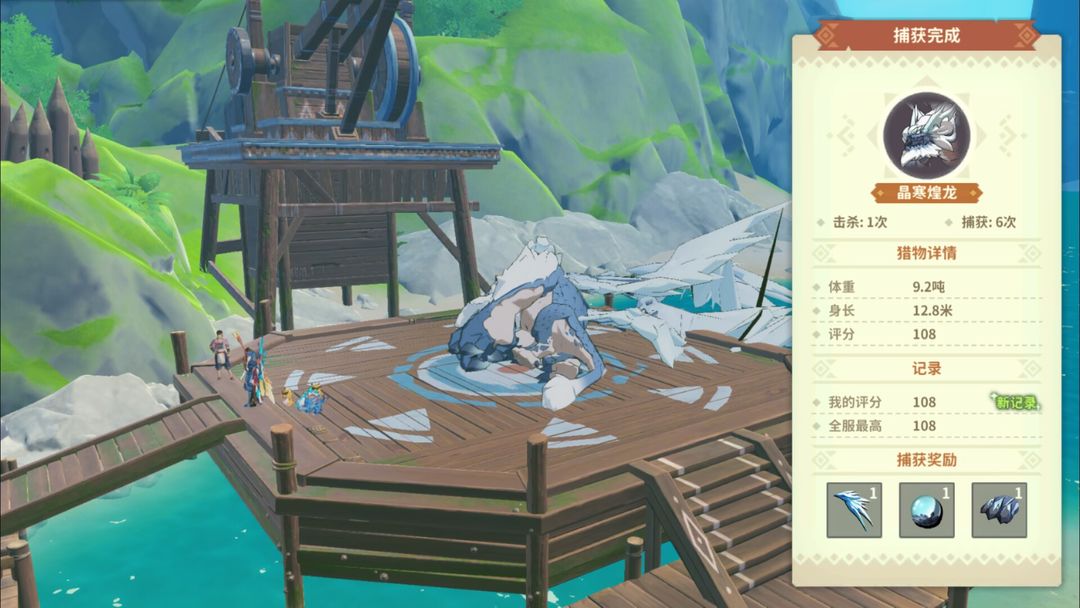Image resolution: width=1080 pixels, height=608 pixels.
Task: View the dark scale shard reward
Action: pos(998,510)
